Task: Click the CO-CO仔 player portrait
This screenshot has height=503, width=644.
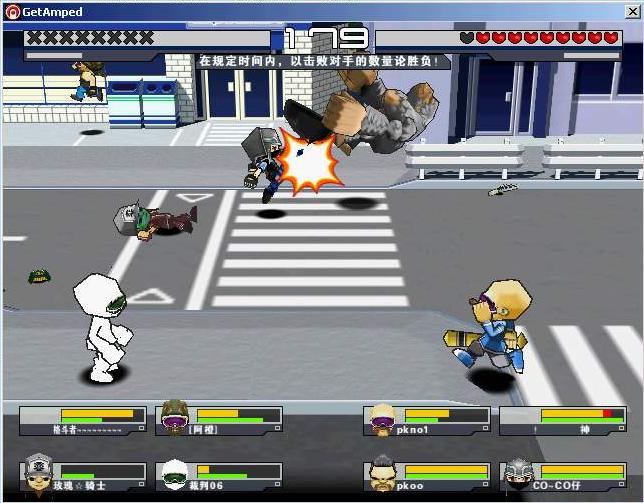Action: click(x=516, y=474)
